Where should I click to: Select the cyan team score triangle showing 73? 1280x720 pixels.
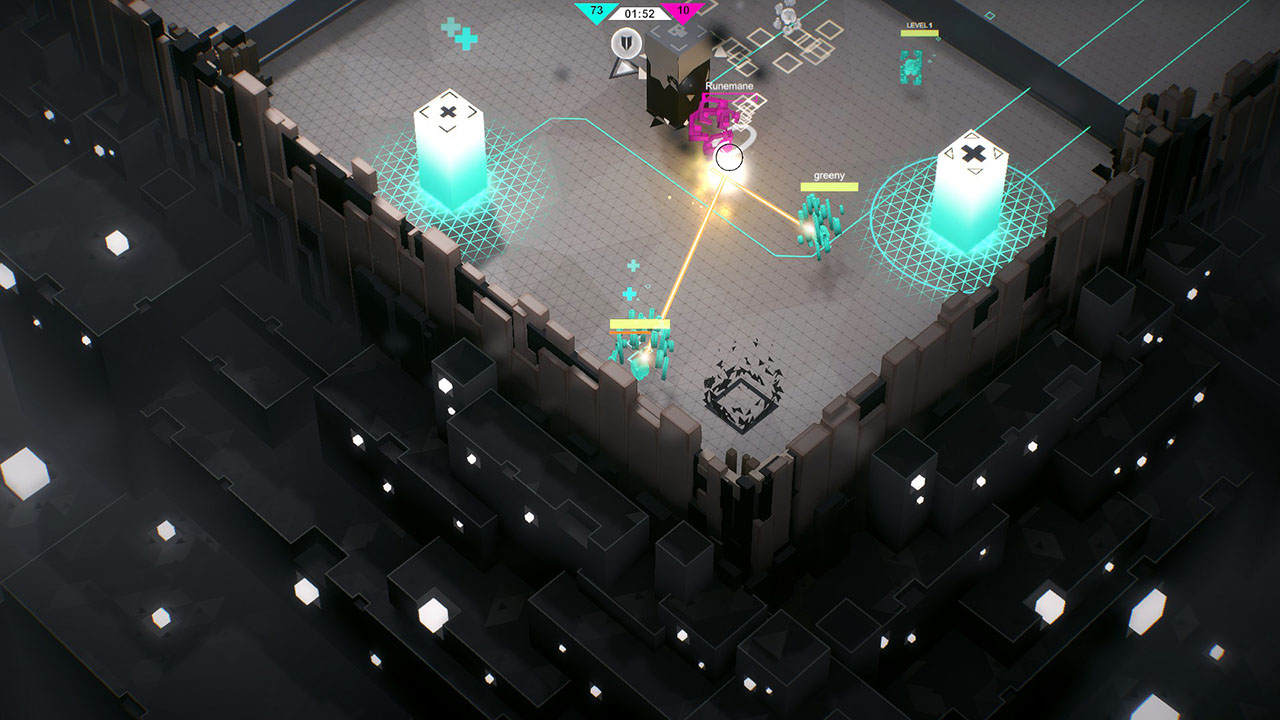(594, 13)
